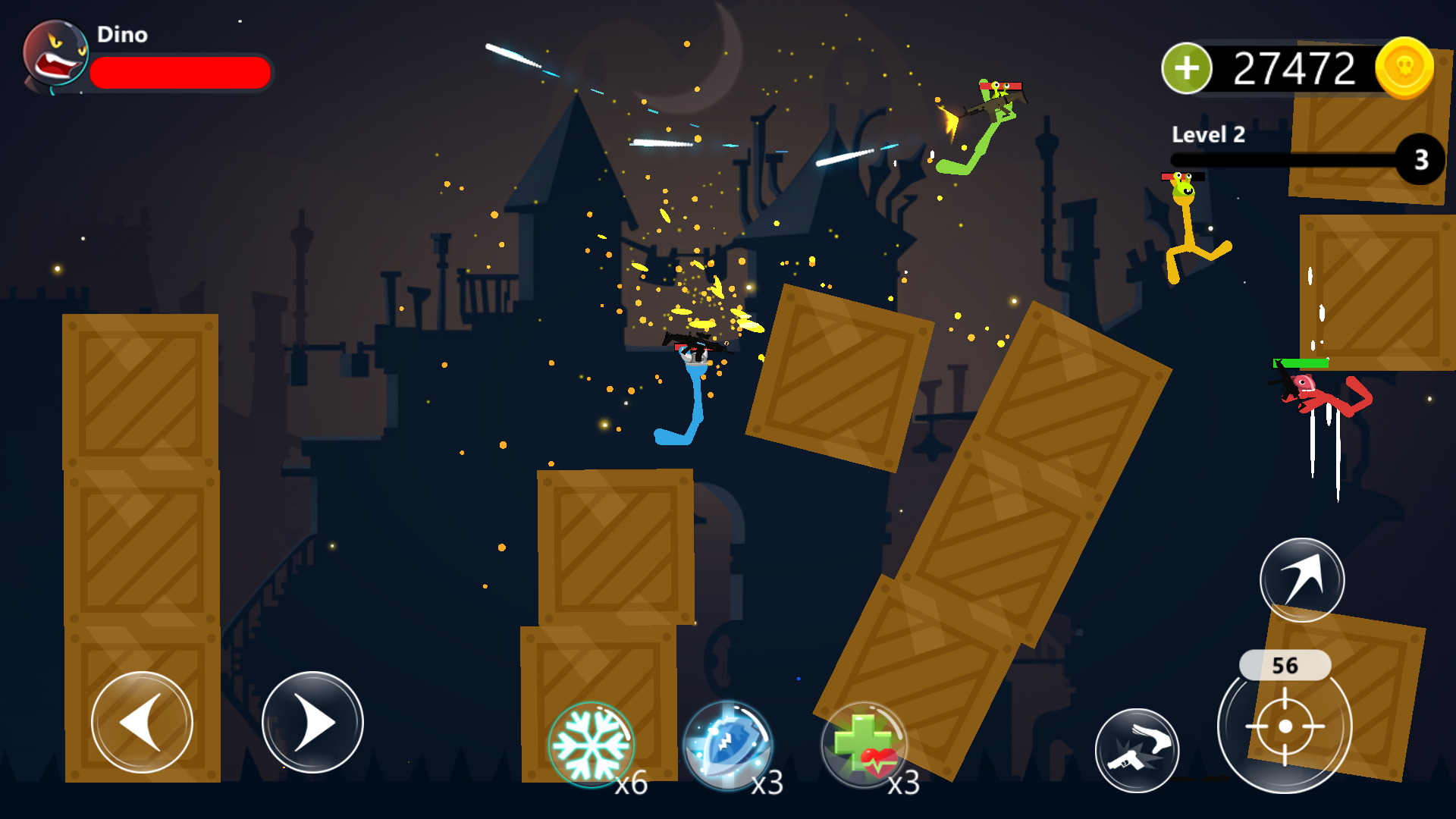Tap the ammo counter showing 56
The width and height of the screenshot is (1456, 819).
coord(1286,666)
